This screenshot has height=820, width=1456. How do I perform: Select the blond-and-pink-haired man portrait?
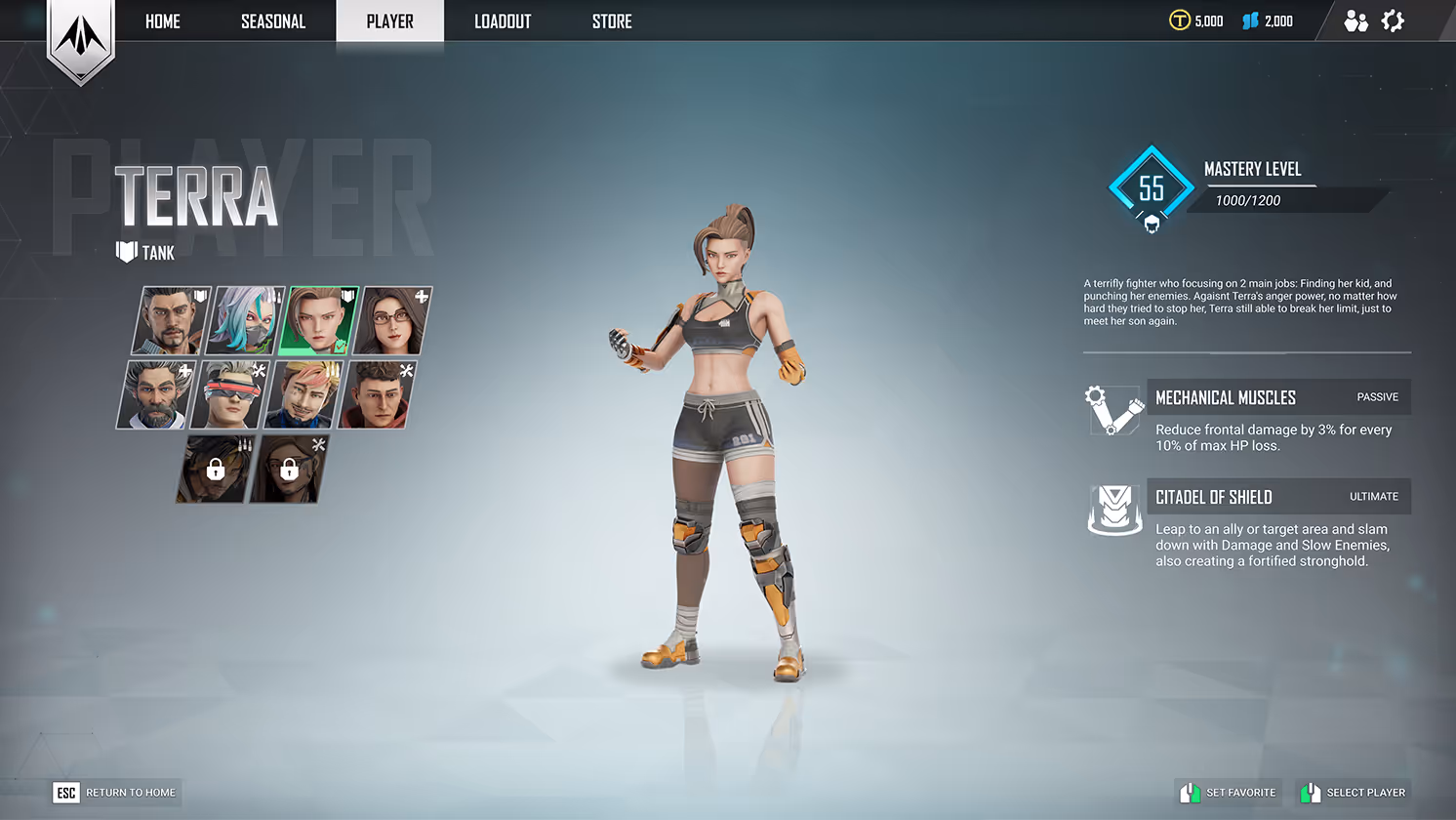pyautogui.click(x=303, y=394)
